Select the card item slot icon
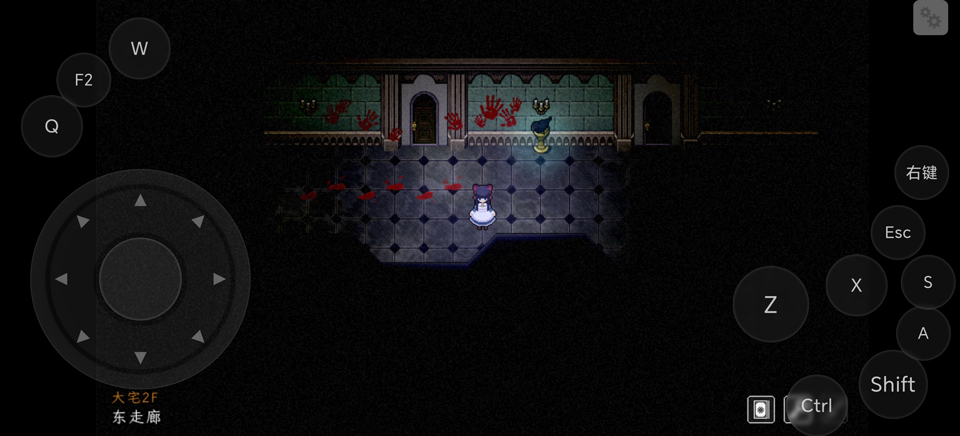This screenshot has height=436, width=960. (x=761, y=408)
